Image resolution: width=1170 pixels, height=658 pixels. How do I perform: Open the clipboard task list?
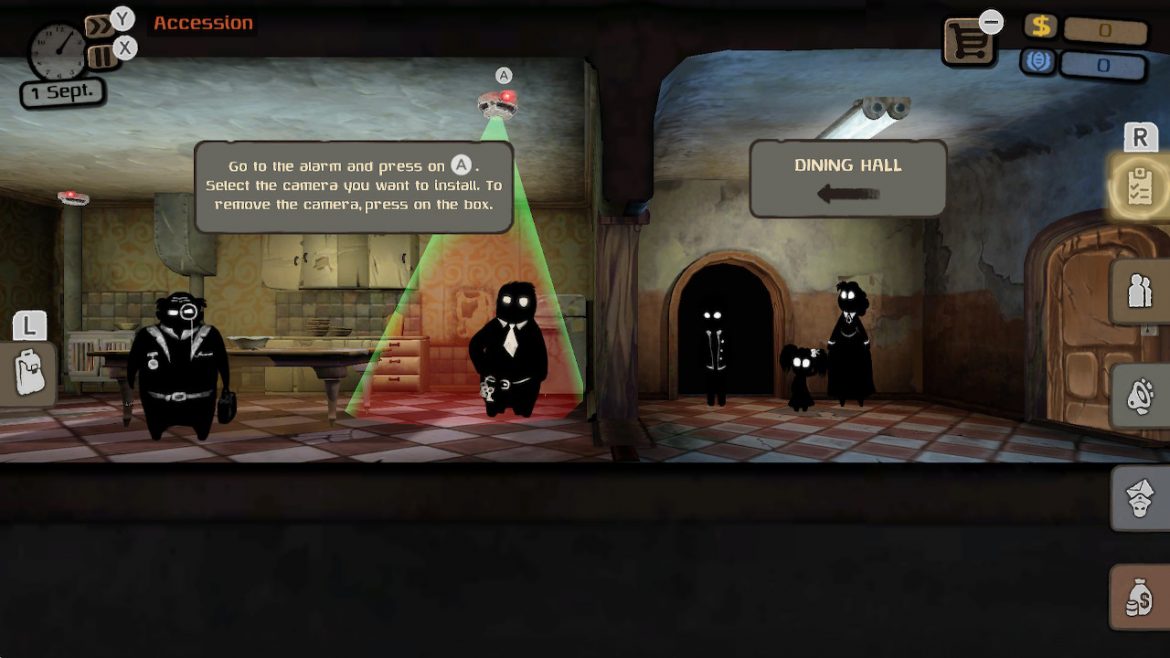click(x=1140, y=187)
